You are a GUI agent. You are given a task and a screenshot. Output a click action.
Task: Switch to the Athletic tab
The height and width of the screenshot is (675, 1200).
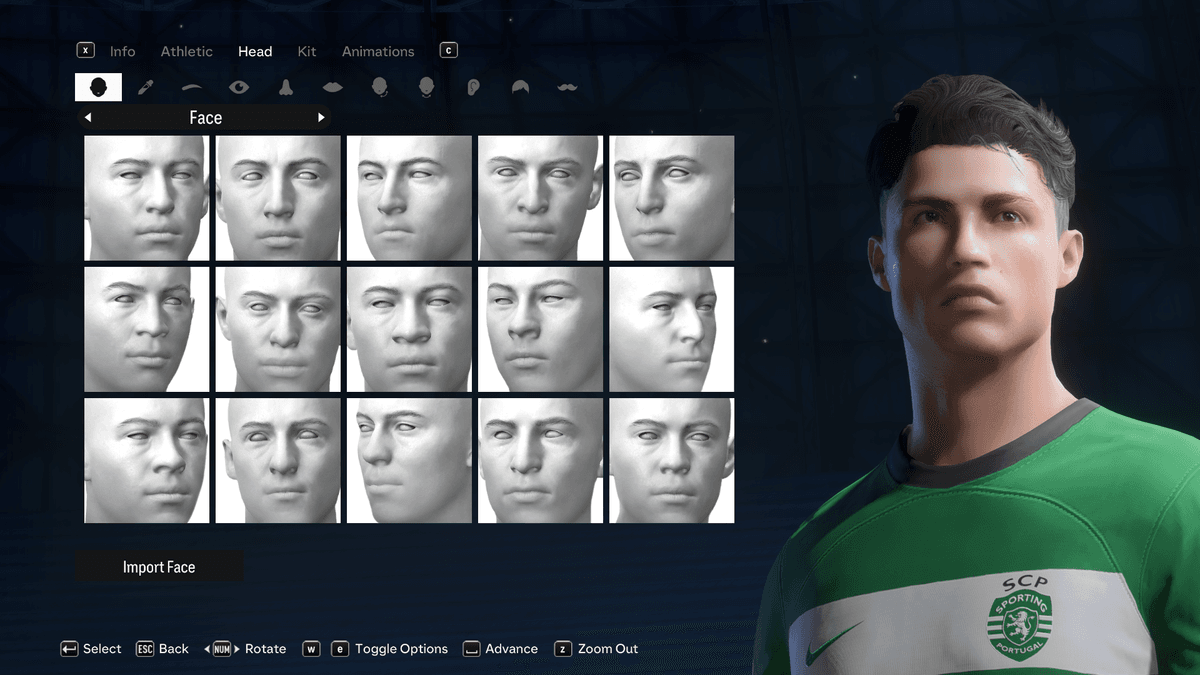186,51
